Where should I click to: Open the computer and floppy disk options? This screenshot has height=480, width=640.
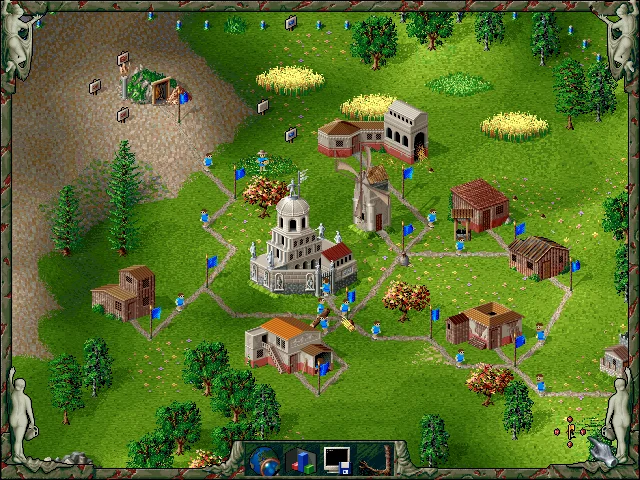337,459
